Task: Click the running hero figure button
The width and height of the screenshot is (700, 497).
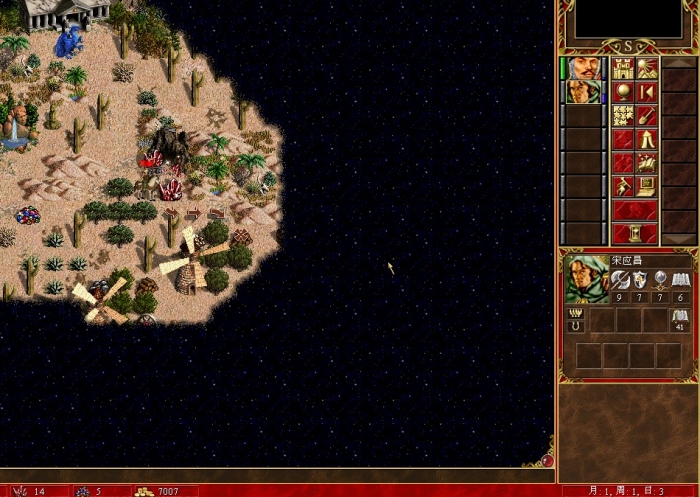Action: (622, 186)
